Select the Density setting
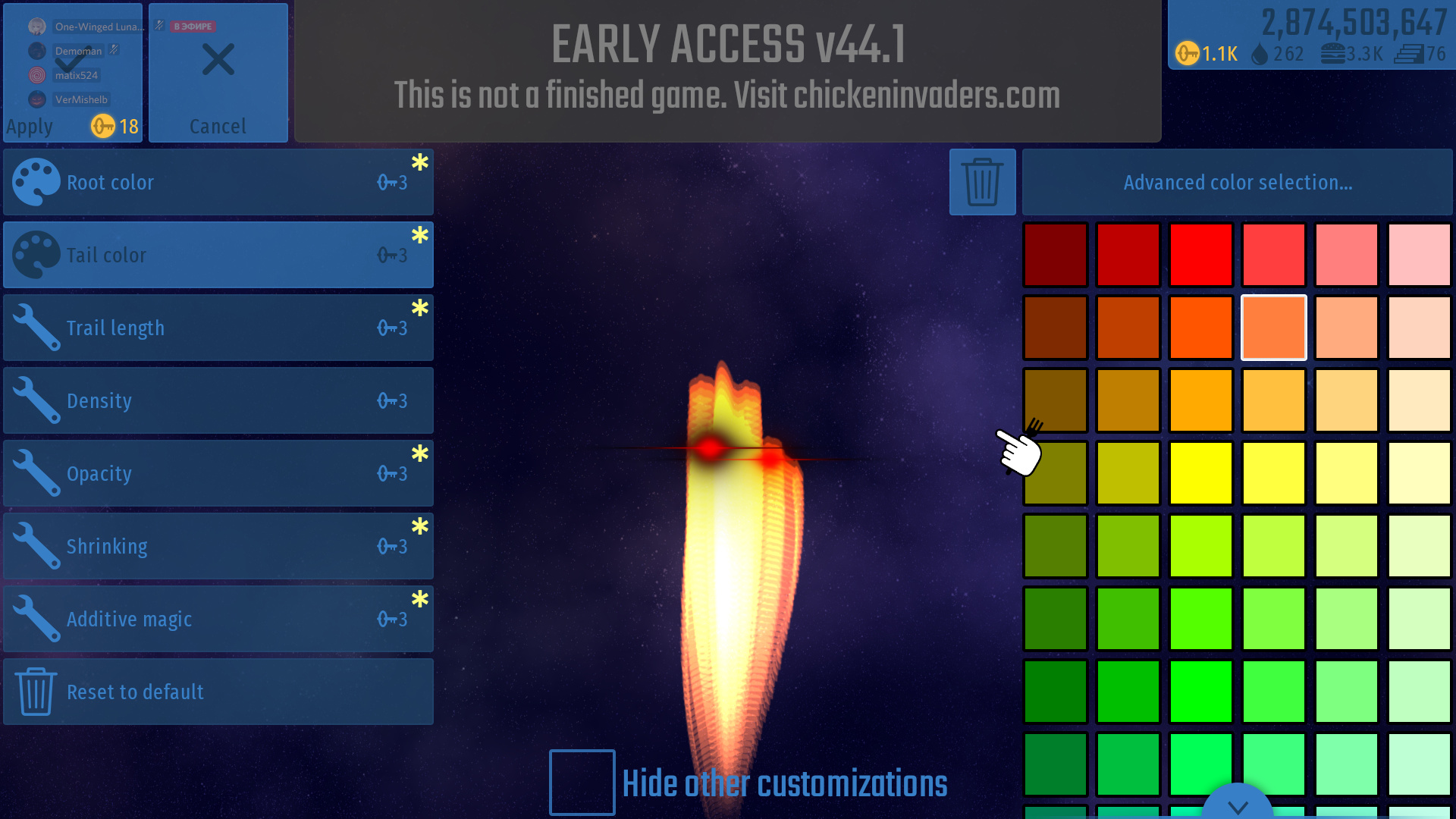This screenshot has height=819, width=1456. click(218, 400)
